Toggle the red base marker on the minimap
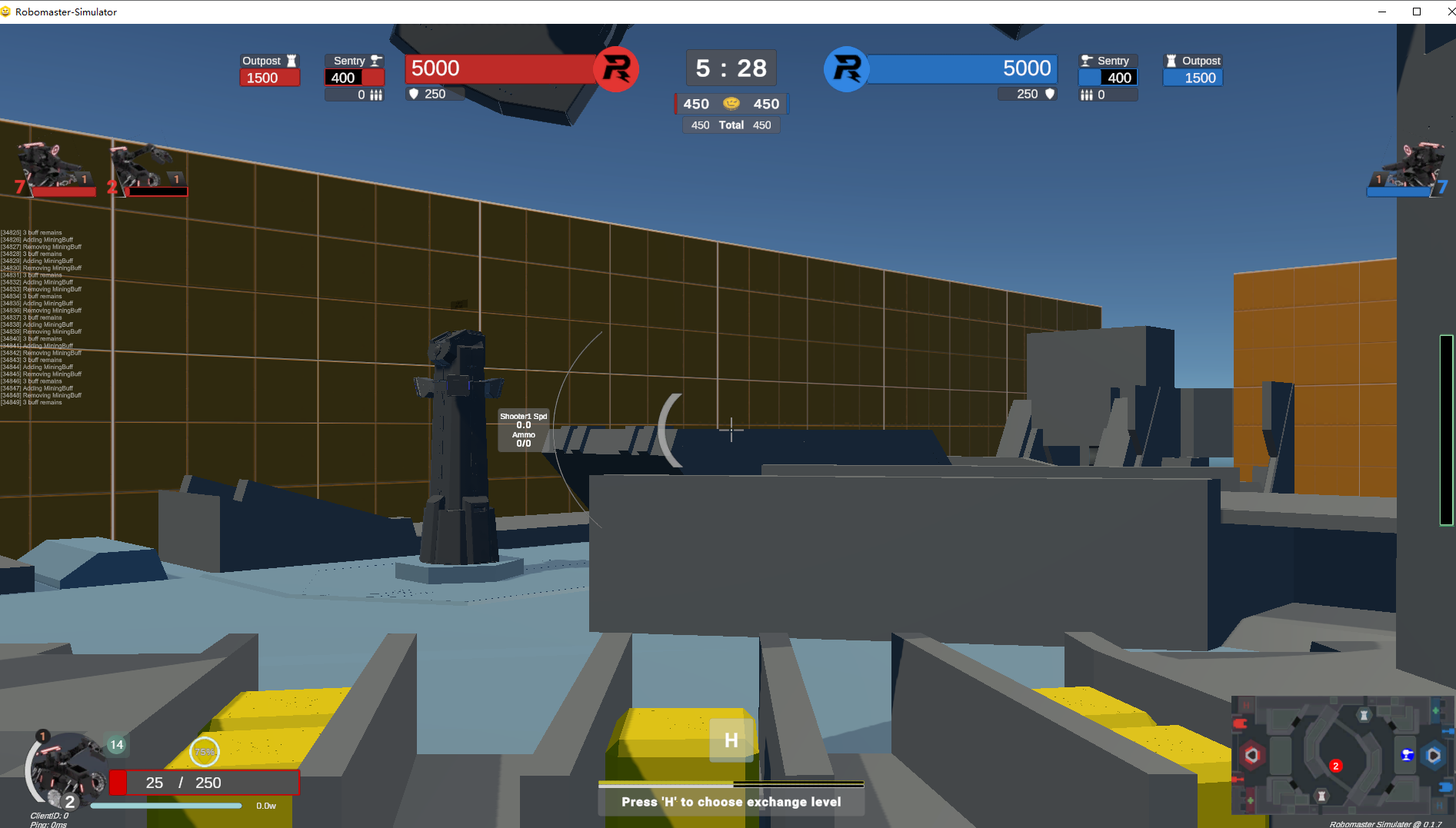 [x=1254, y=756]
